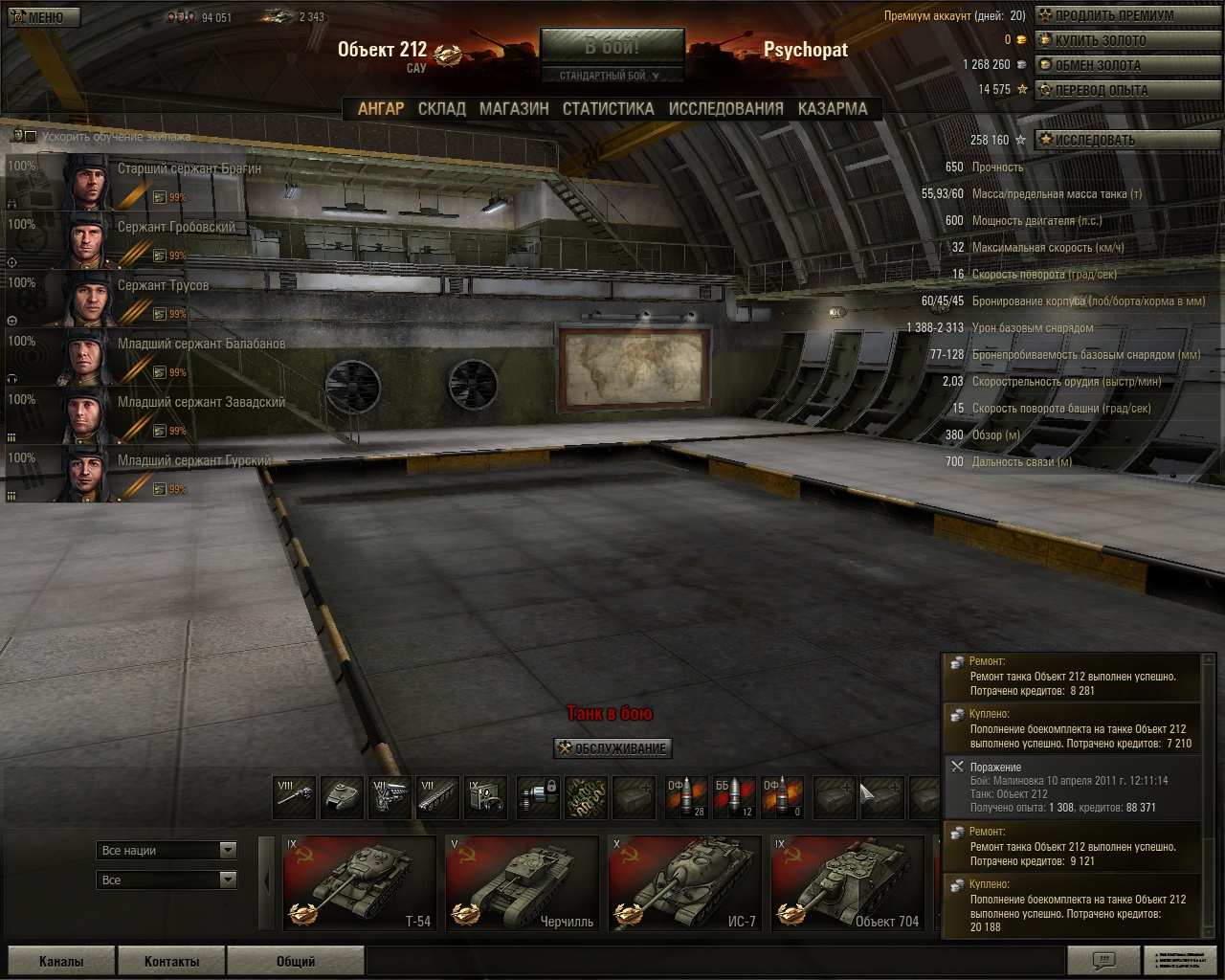Image resolution: width=1225 pixels, height=980 pixels.
Task: Toggle Ускорить обучение экипажа checkbox
Action: click(30, 137)
